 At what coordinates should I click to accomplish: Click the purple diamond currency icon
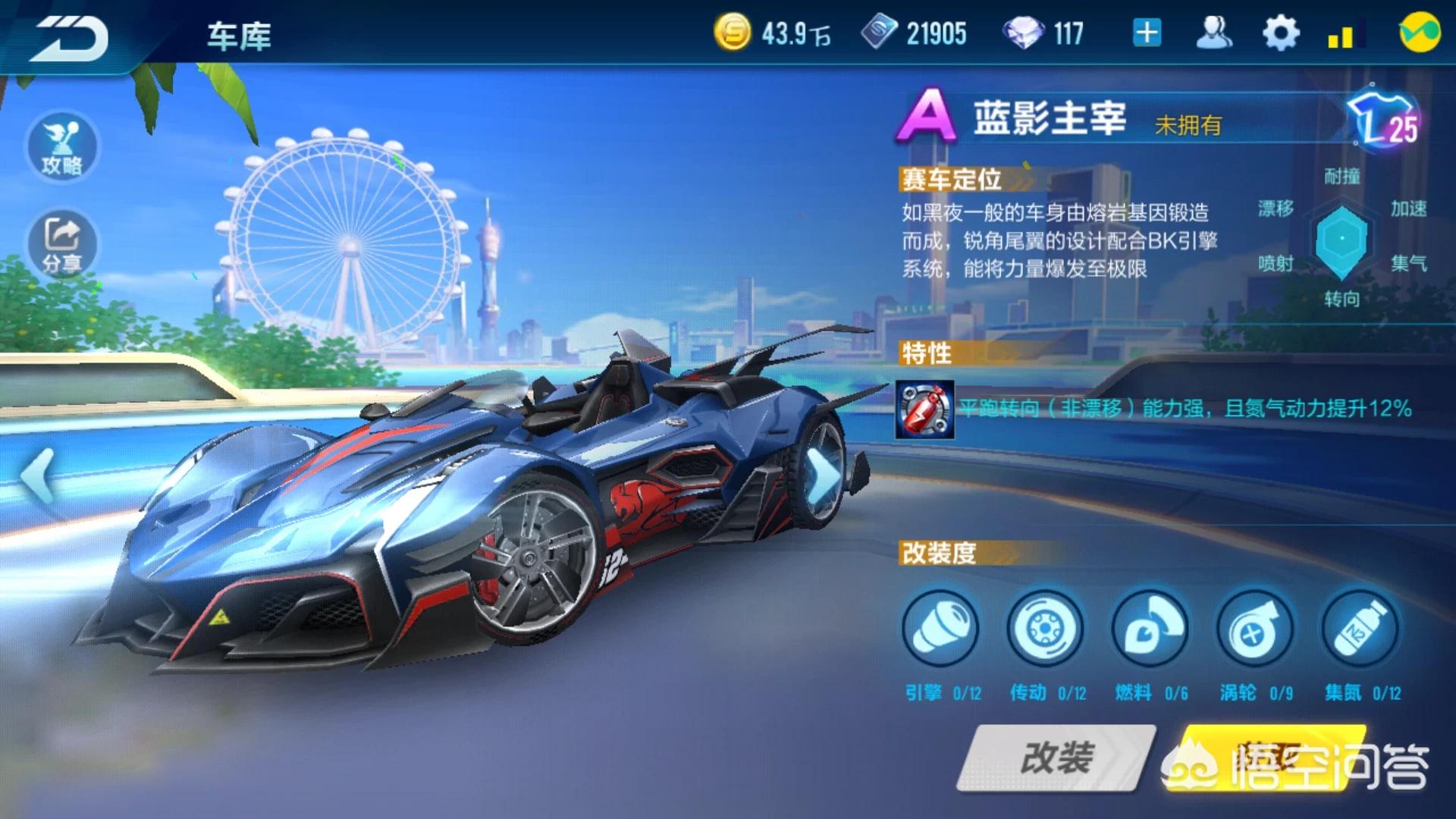1023,33
